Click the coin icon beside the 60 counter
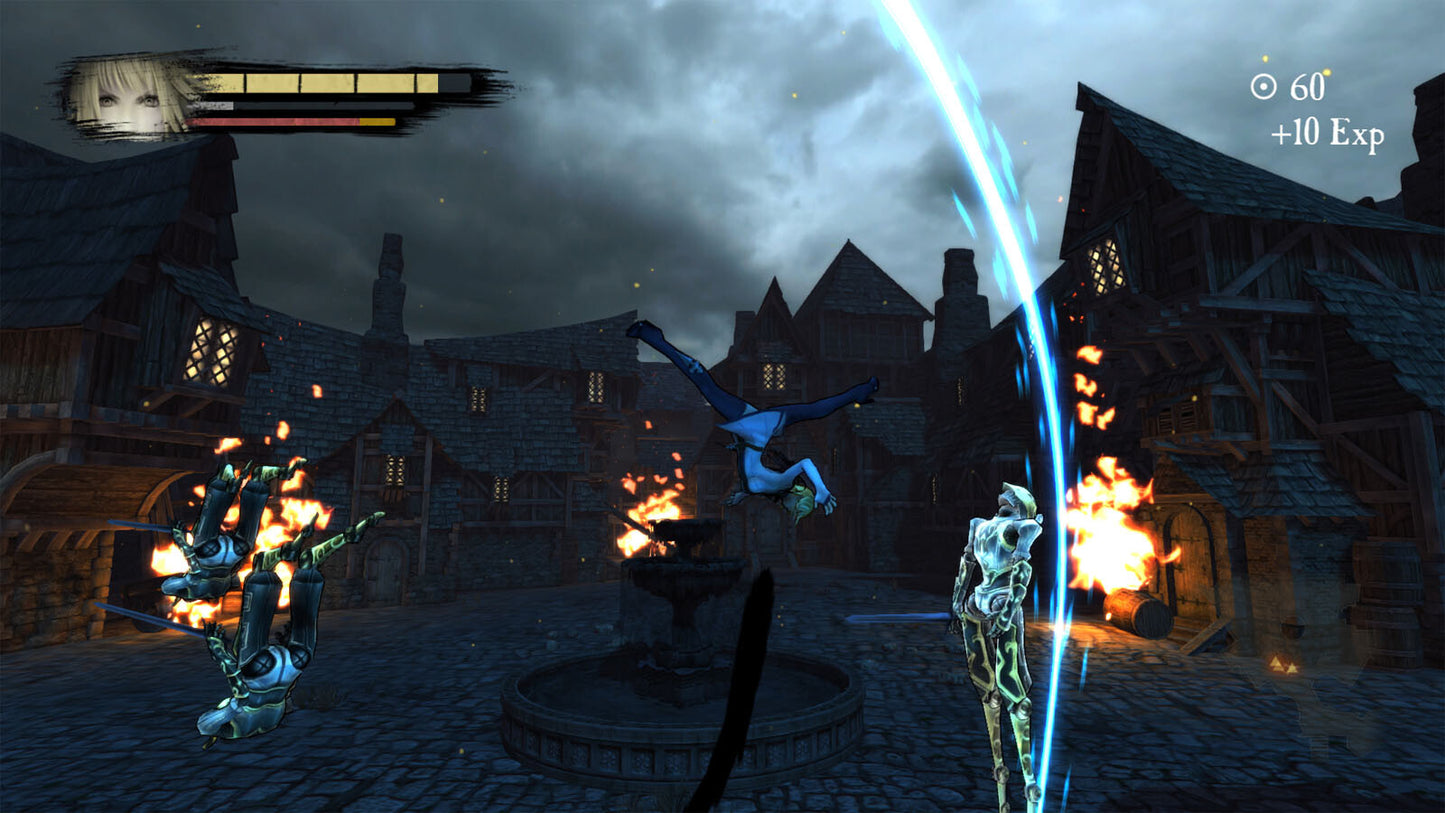Image resolution: width=1445 pixels, height=813 pixels. [1262, 87]
